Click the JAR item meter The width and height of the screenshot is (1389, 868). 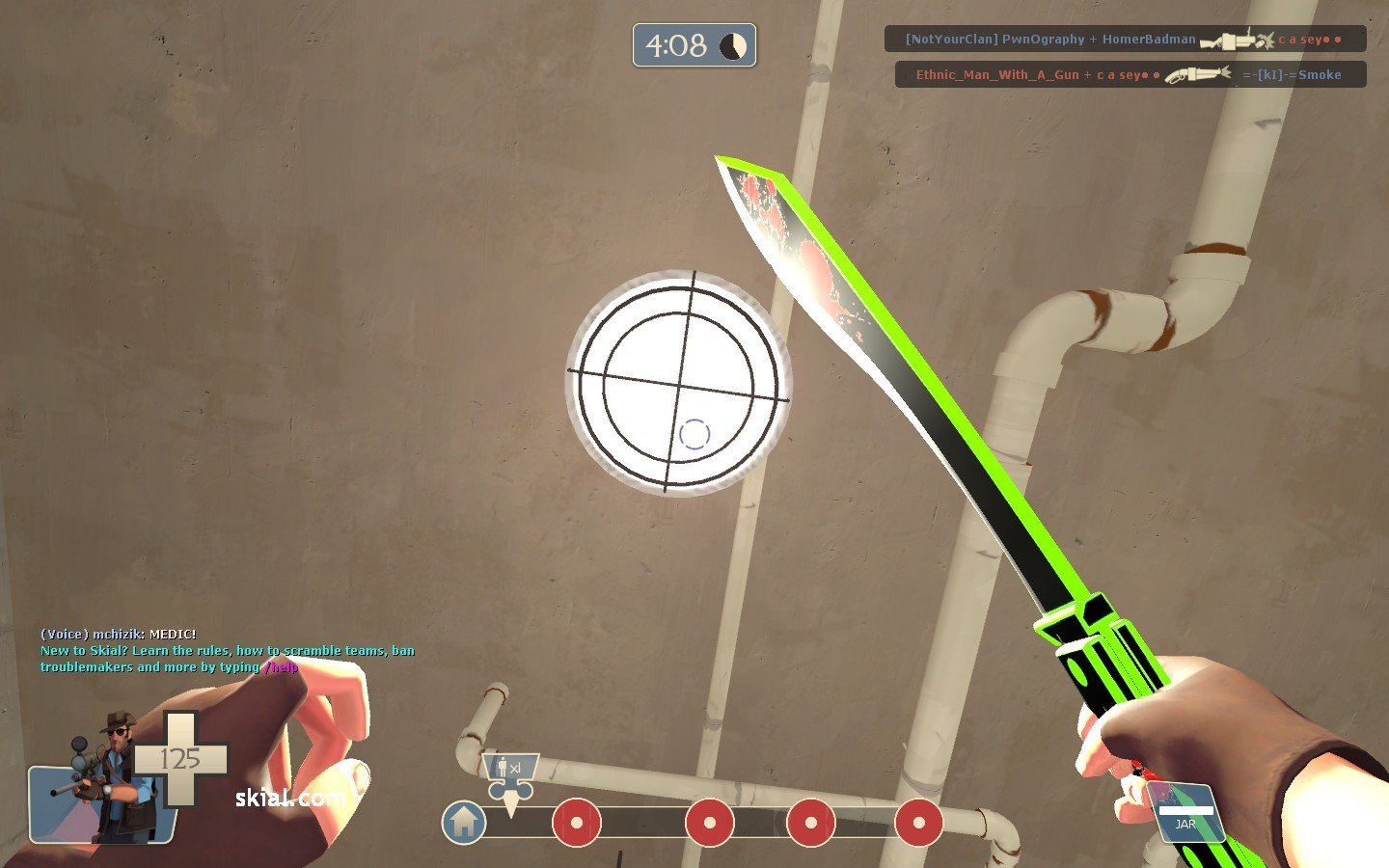point(1186,815)
